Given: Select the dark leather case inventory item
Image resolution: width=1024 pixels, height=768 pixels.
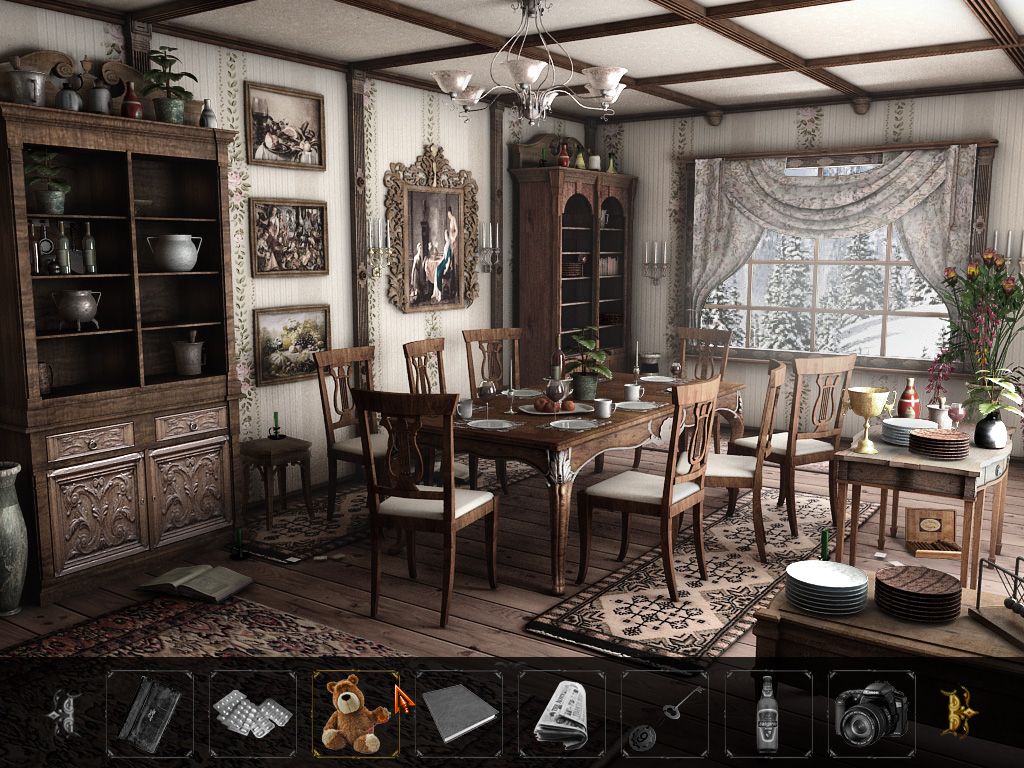Looking at the screenshot, I should tap(149, 714).
